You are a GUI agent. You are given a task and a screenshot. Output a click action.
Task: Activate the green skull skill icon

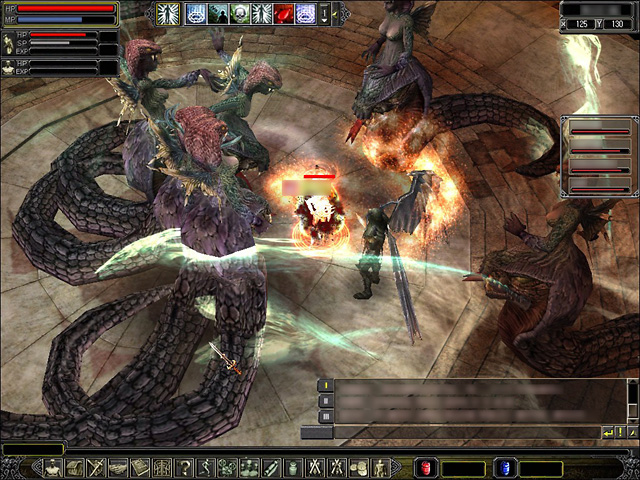click(240, 13)
